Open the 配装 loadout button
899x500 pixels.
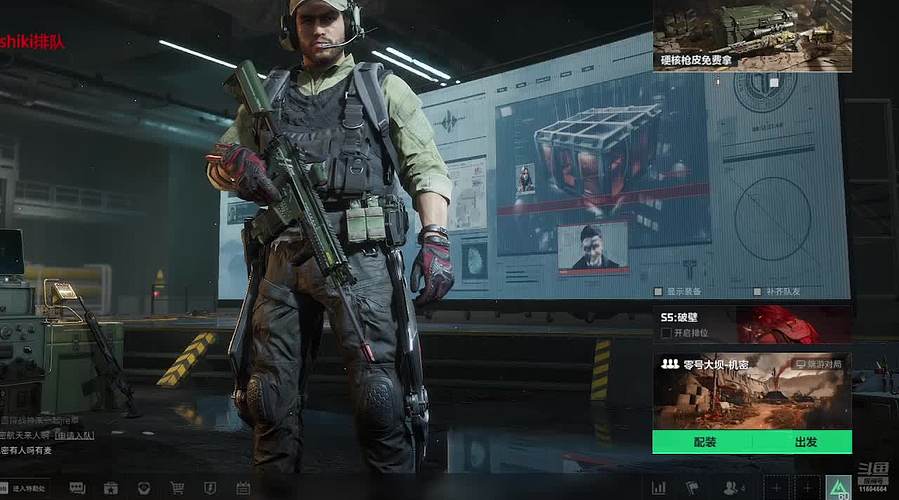click(x=703, y=442)
